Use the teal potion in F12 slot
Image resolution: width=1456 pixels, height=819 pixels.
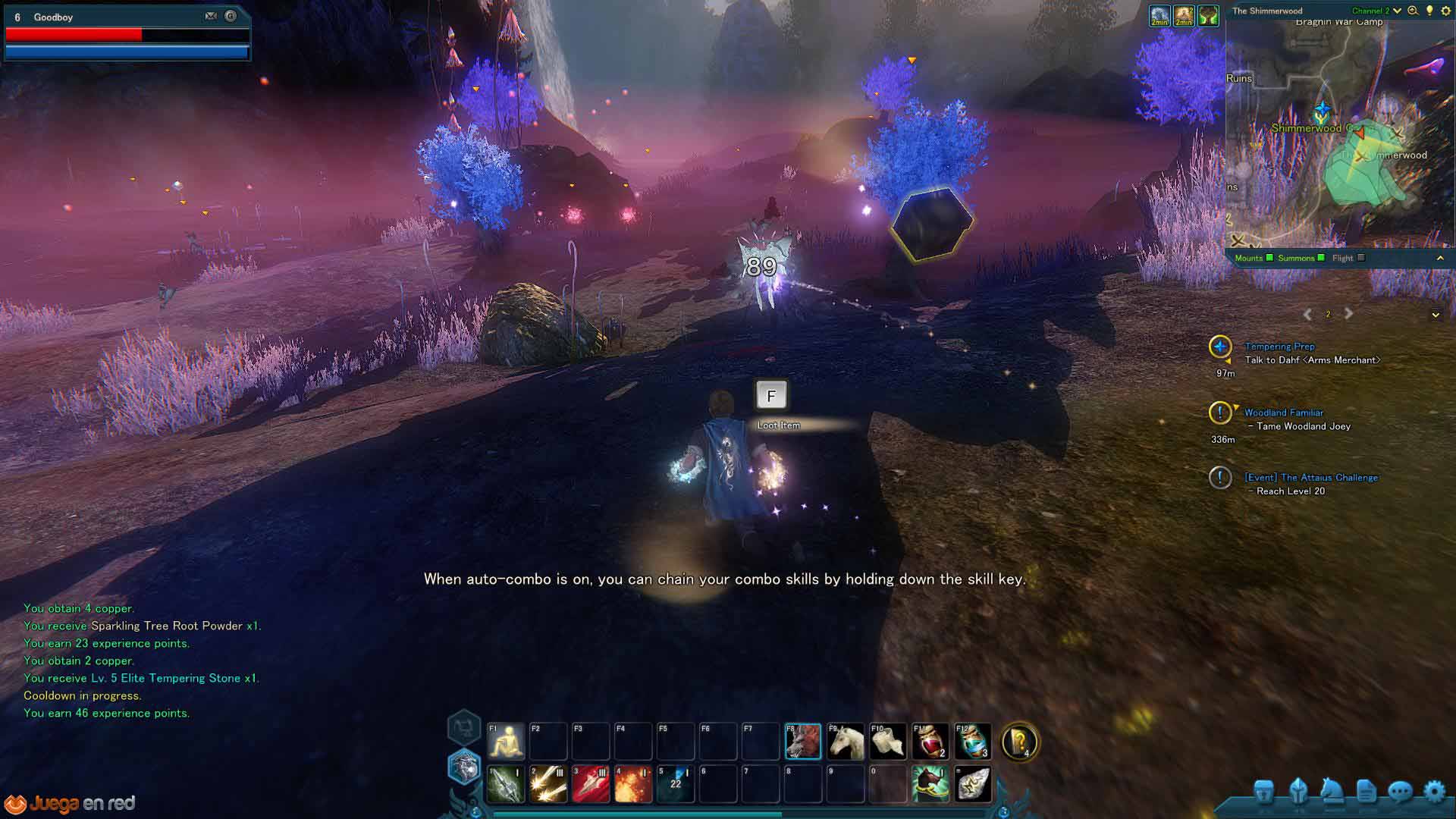tap(972, 741)
